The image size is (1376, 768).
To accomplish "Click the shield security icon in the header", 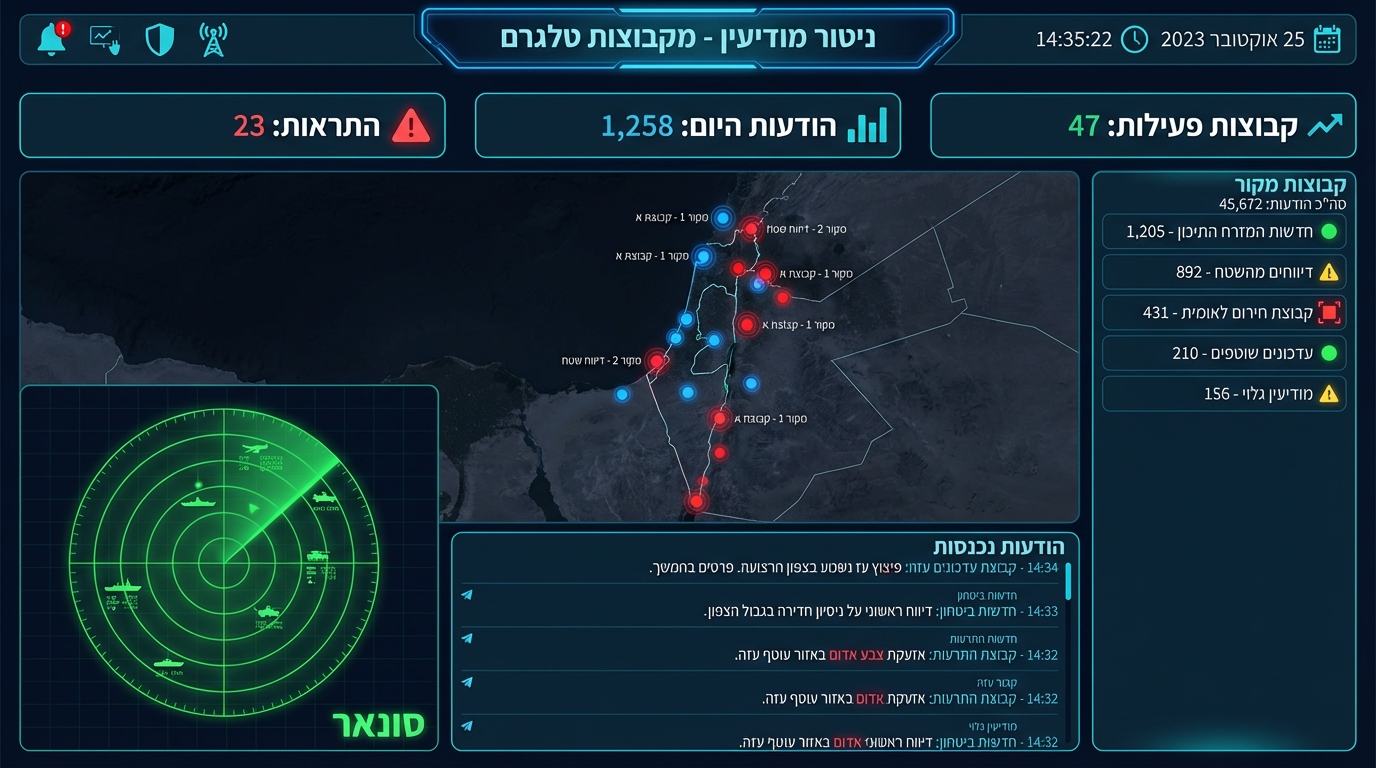I will point(159,38).
